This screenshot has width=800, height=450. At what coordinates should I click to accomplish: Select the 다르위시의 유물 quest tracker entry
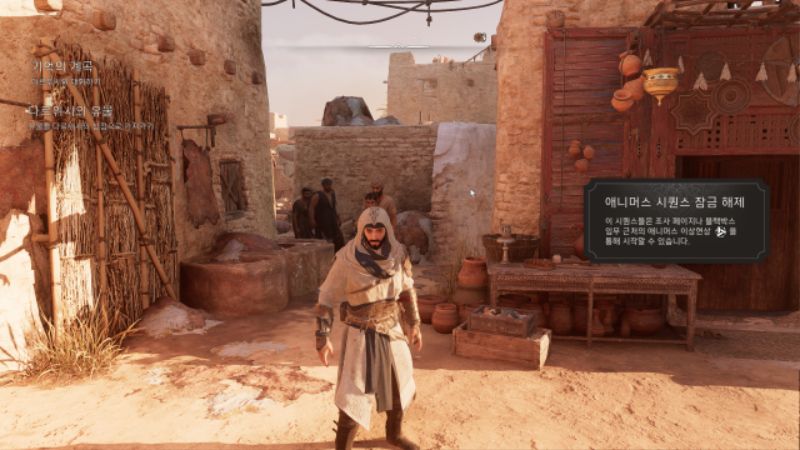(x=70, y=112)
